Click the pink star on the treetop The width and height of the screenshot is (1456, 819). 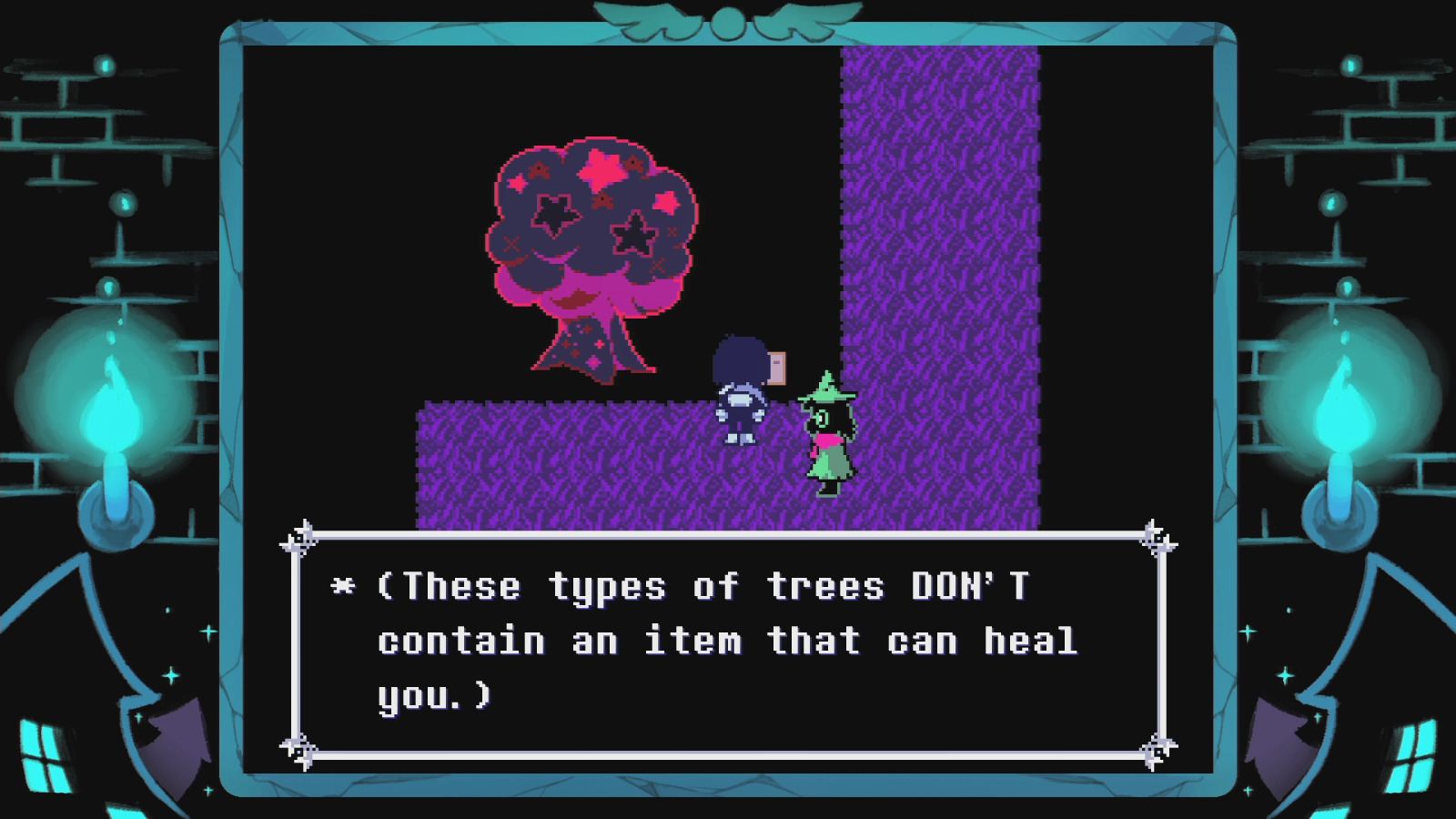(x=601, y=168)
